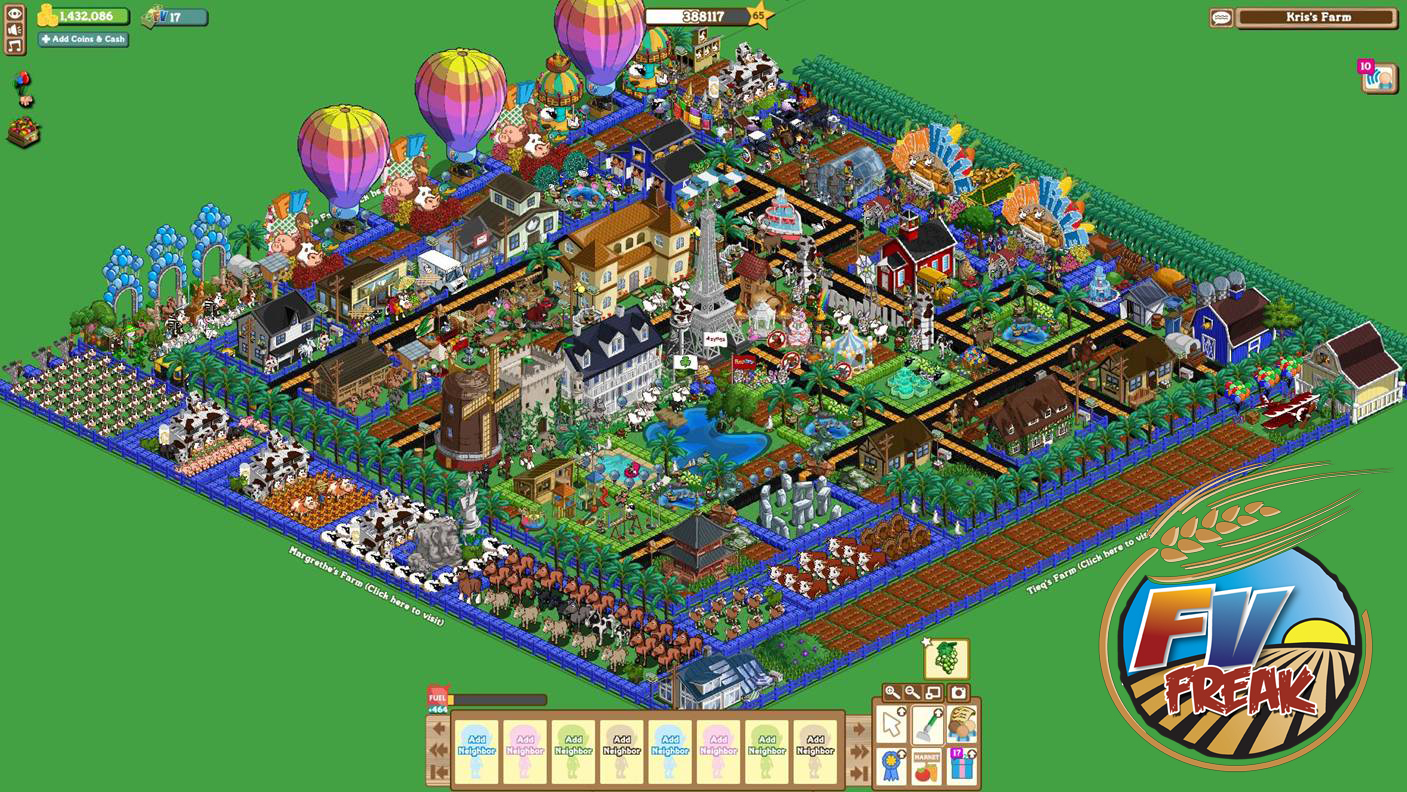Open the scroll and logs co-op icon
This screenshot has width=1407, height=792.
(x=962, y=724)
